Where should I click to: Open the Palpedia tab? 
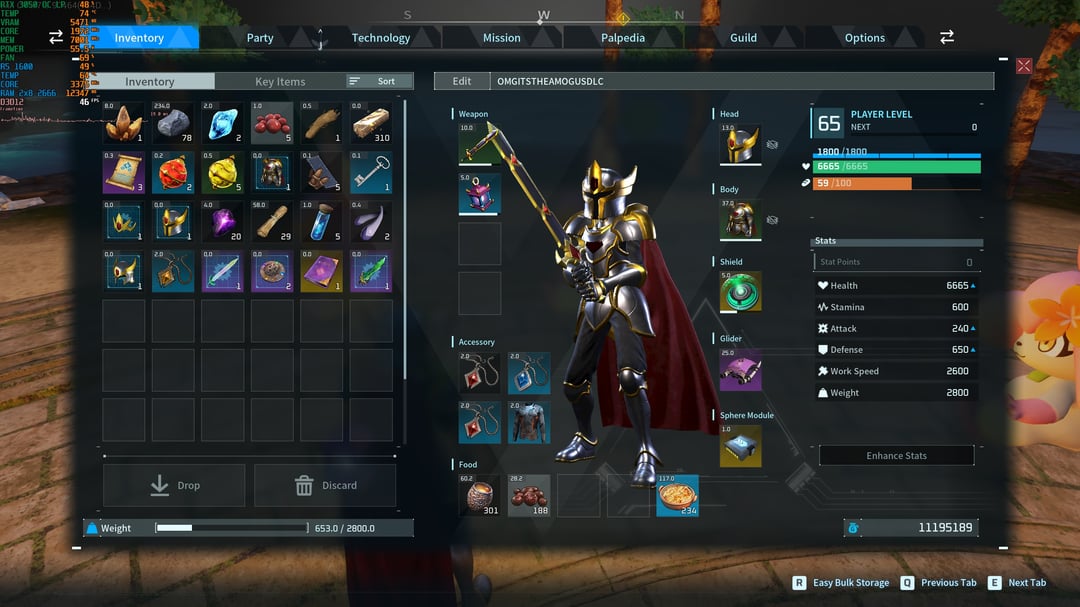click(x=623, y=38)
